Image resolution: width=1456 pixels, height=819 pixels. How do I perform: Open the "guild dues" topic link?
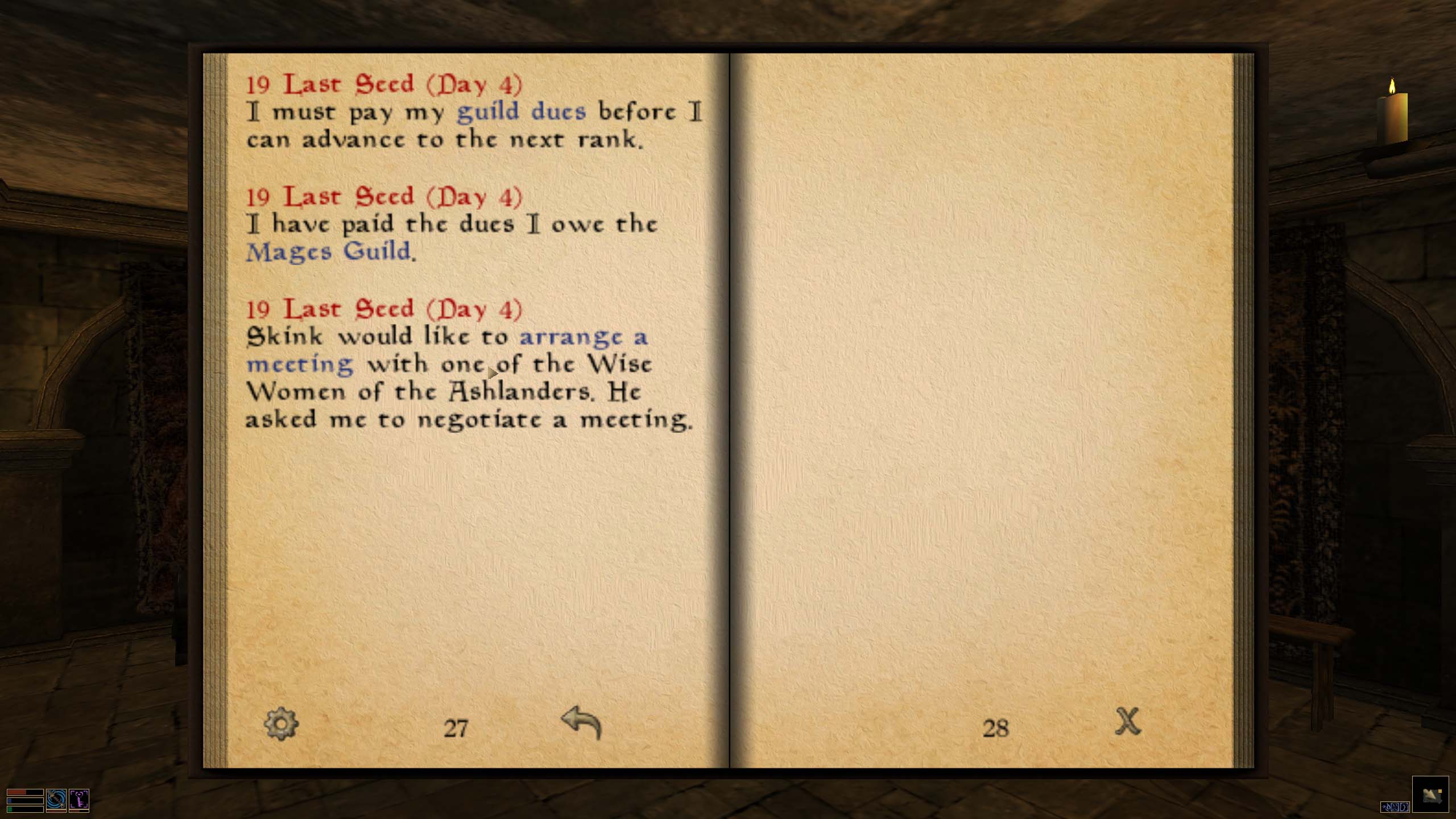click(x=521, y=111)
